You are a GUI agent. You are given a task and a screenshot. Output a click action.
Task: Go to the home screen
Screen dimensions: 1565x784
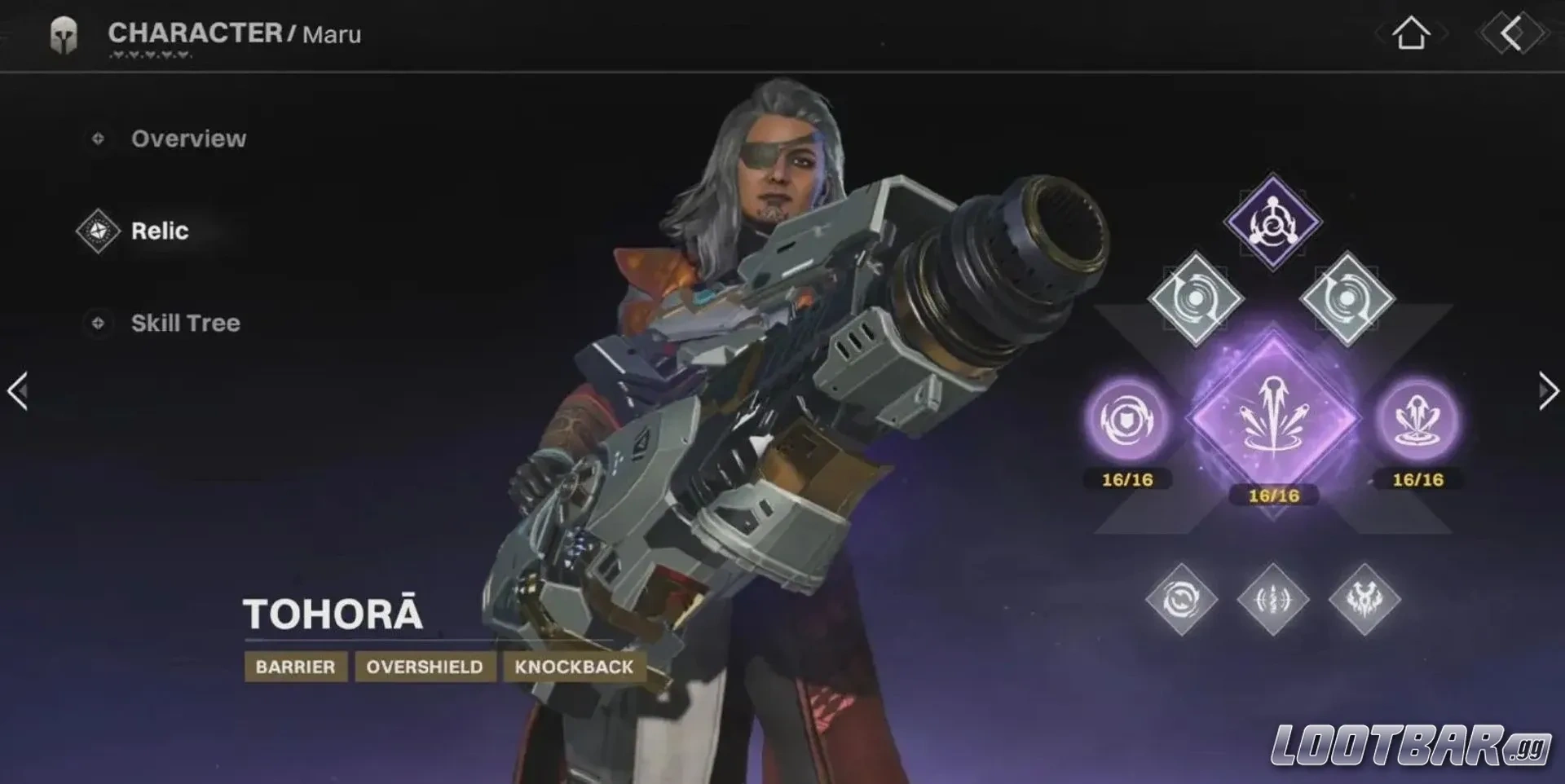(1411, 34)
